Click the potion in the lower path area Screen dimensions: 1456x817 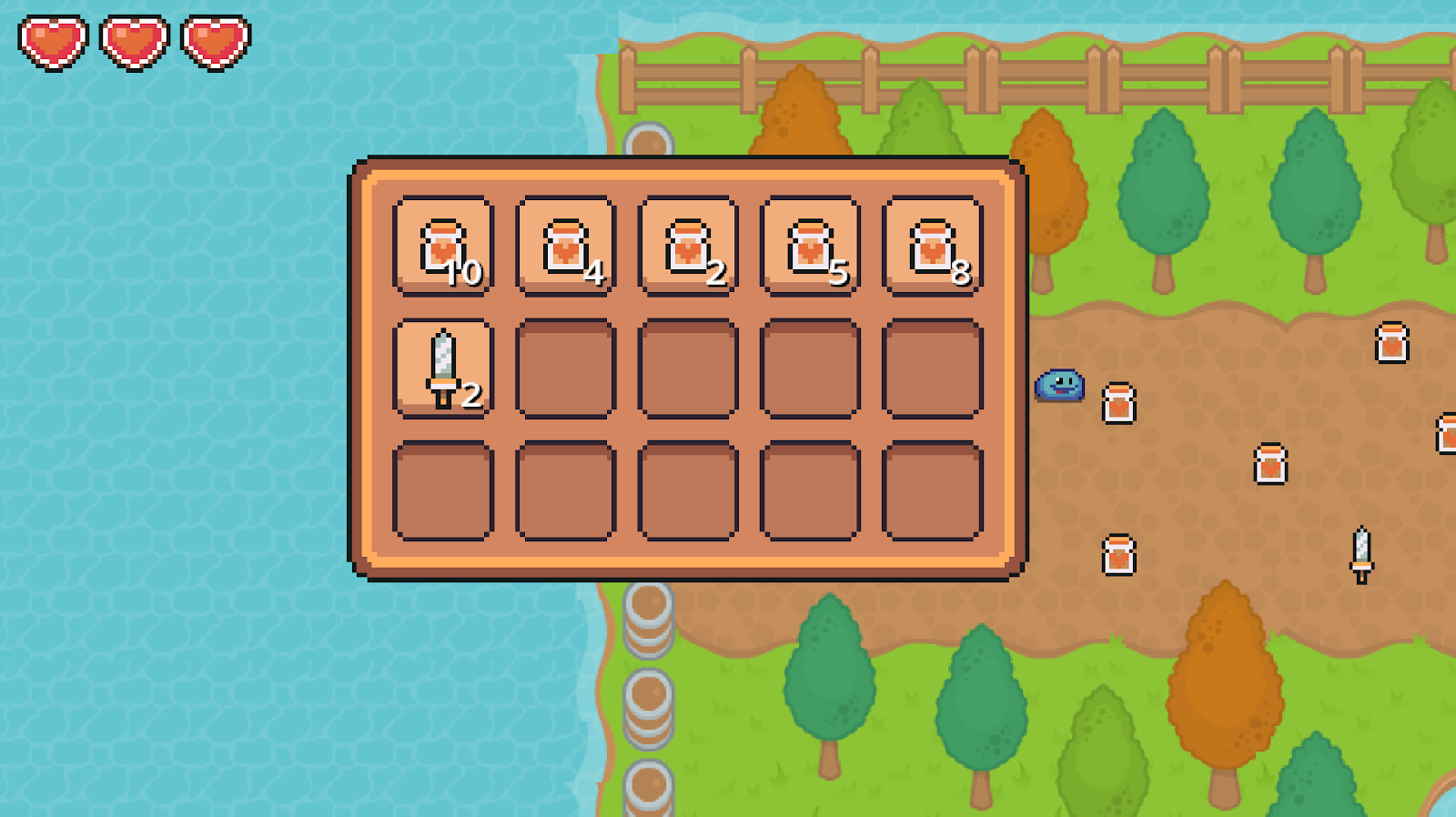(x=1121, y=553)
